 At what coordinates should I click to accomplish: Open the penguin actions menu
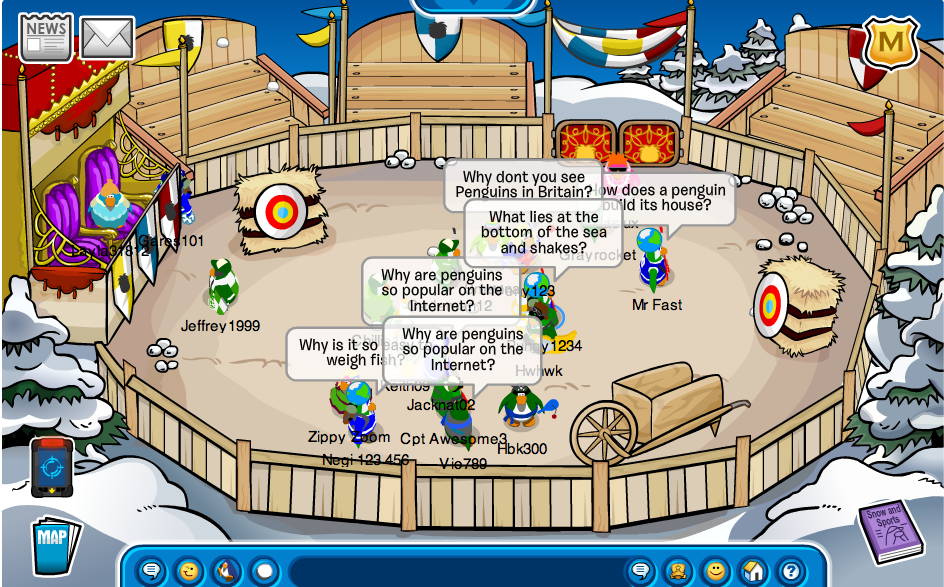click(227, 571)
